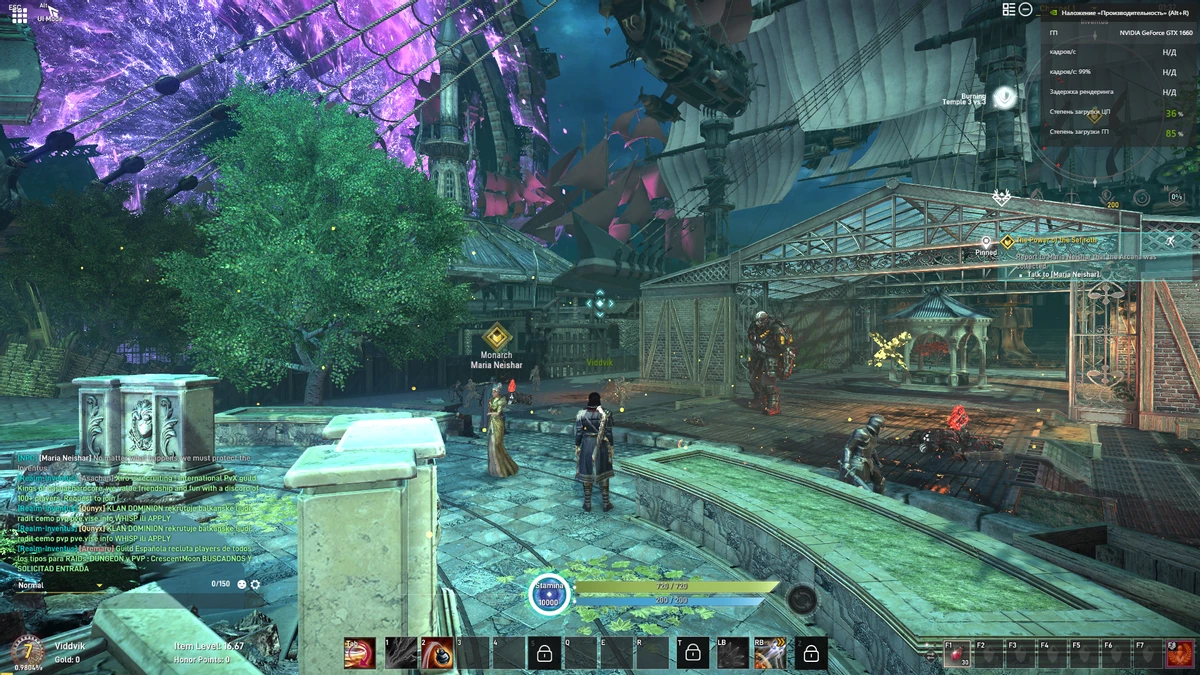Select the F8 quick slot item
The height and width of the screenshot is (675, 1200).
pos(1179,654)
